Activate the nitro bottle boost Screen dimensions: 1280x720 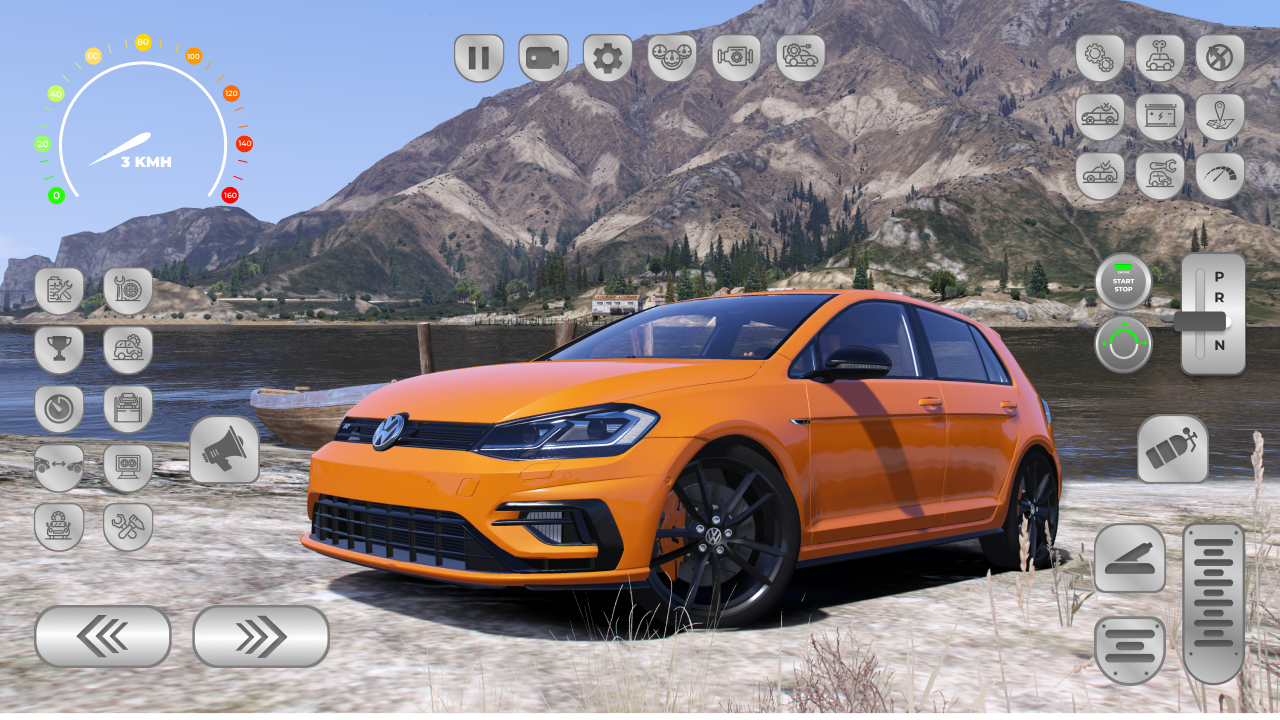pos(1172,450)
